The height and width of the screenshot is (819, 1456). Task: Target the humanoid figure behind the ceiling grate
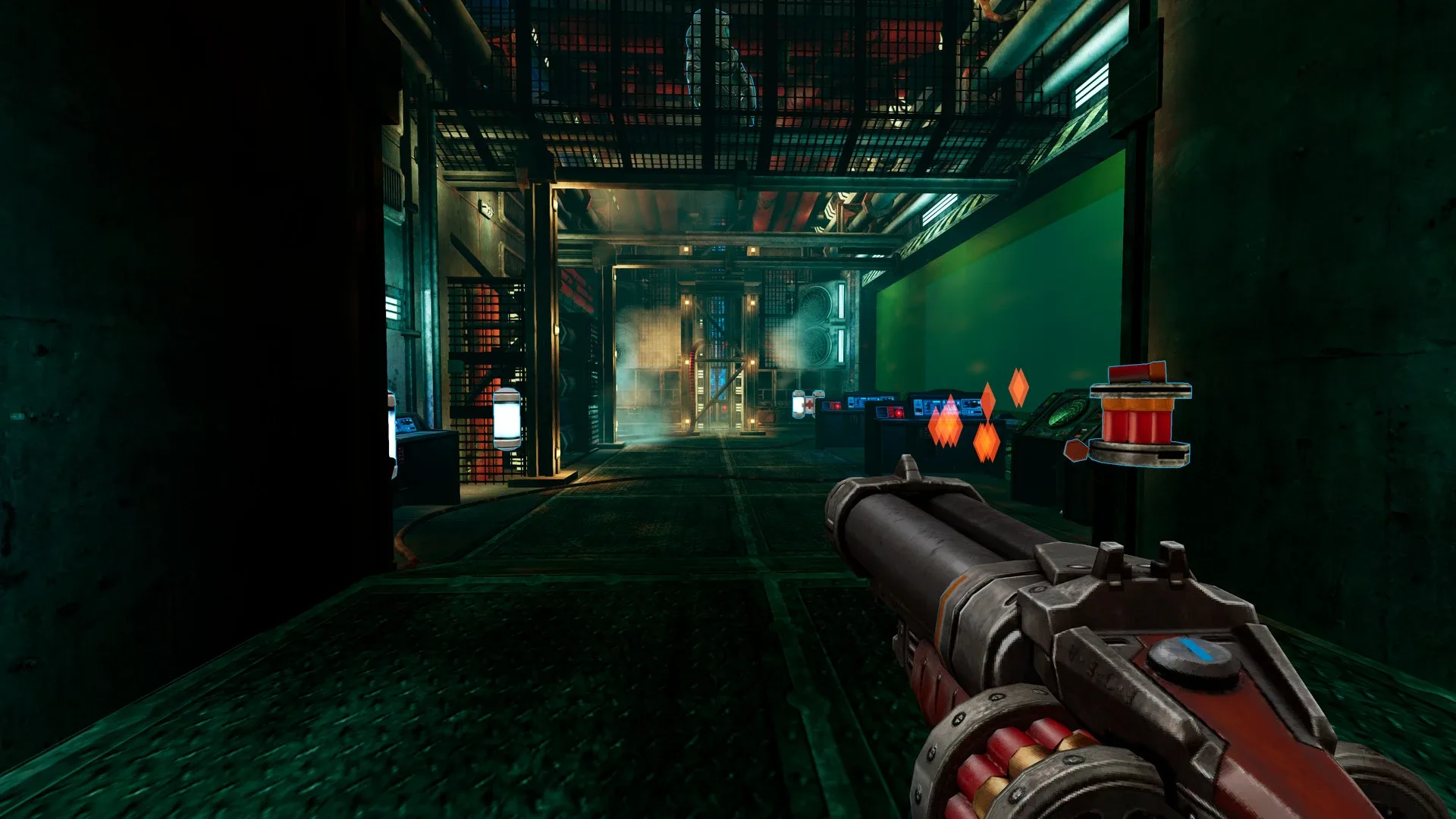[717, 53]
